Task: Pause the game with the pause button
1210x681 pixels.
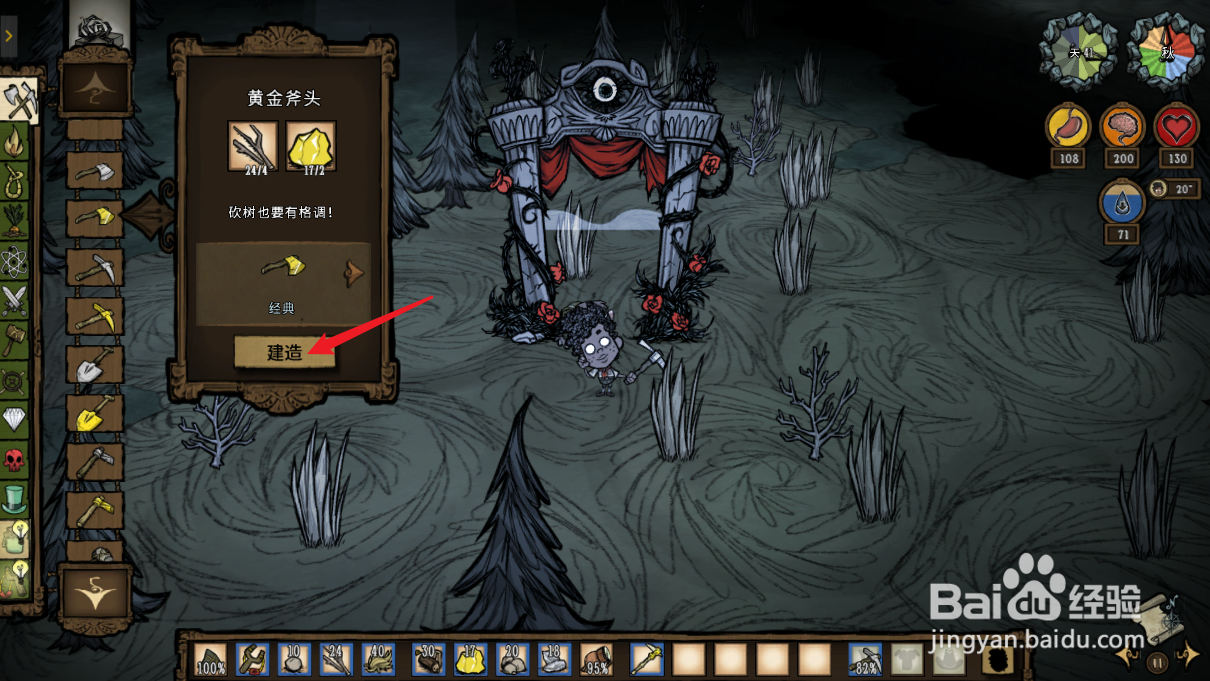Action: [1157, 661]
